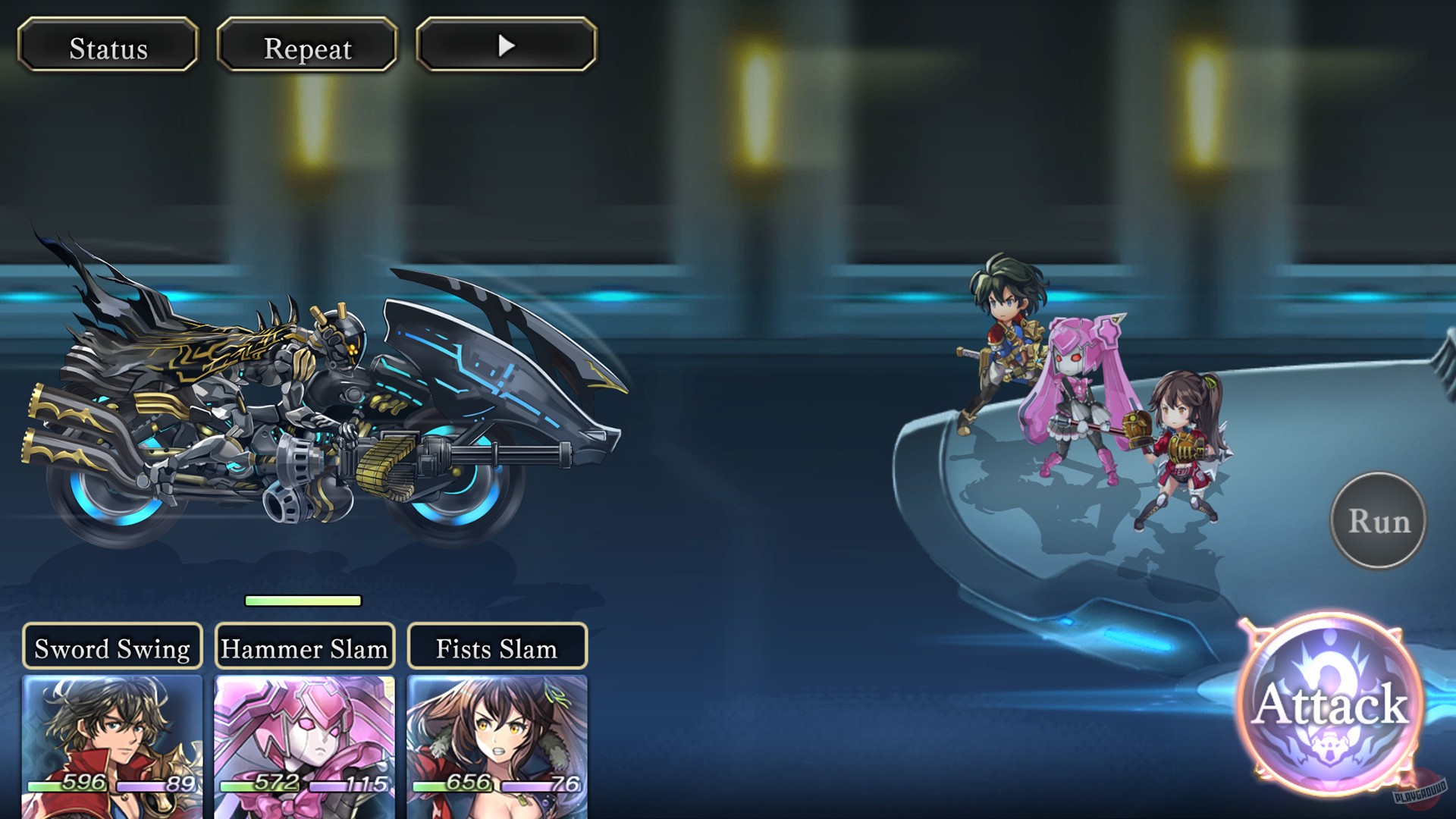
Task: Activate the Hammer Slam skill
Action: pos(304,647)
